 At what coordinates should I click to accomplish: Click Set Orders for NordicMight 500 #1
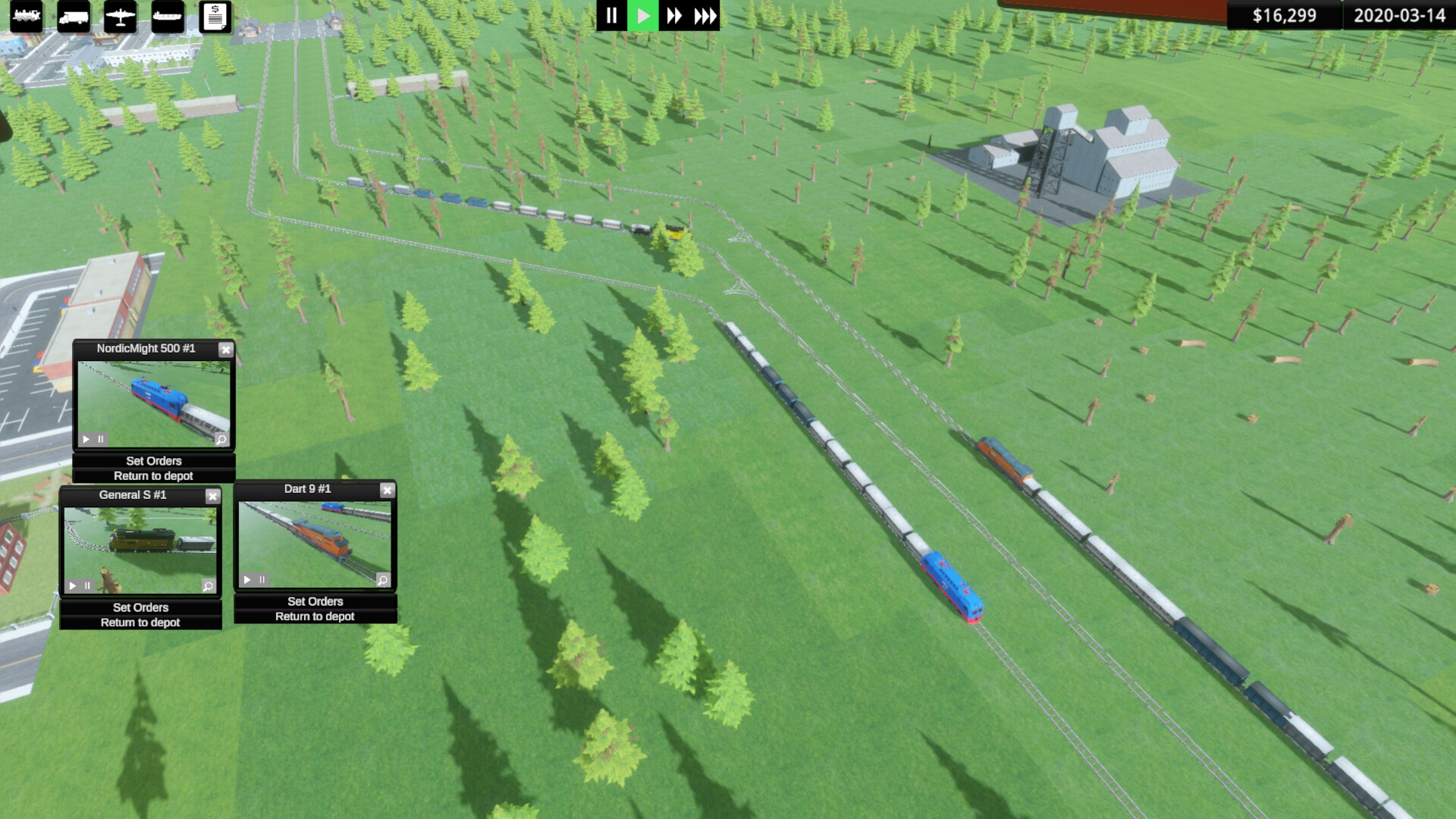tap(154, 460)
